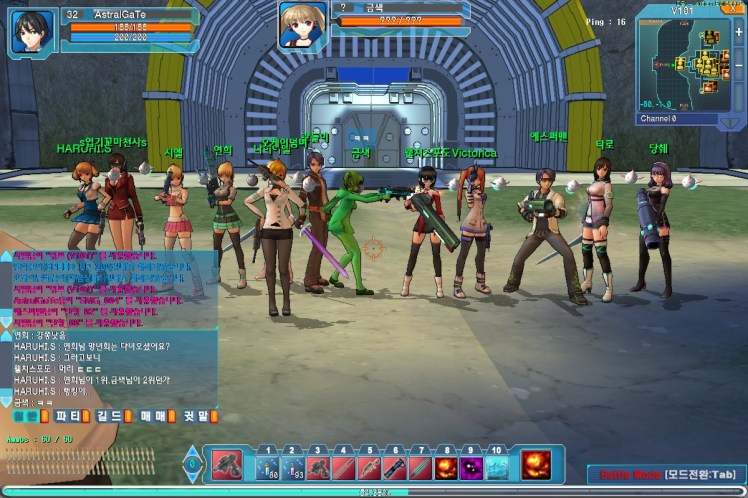Select the 매매 trade chat tab
The width and height of the screenshot is (748, 498).
click(154, 416)
